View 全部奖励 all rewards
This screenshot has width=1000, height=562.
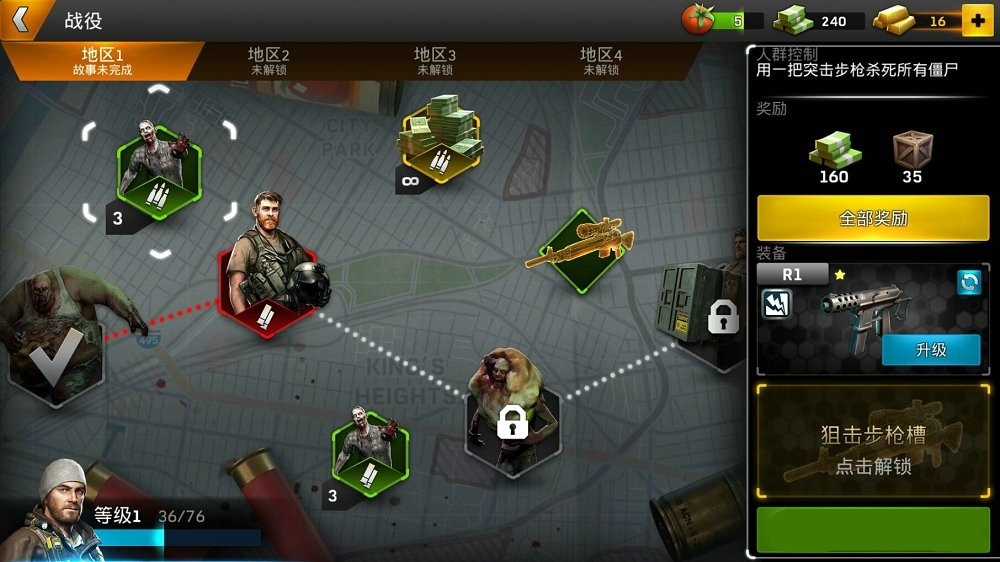(873, 218)
